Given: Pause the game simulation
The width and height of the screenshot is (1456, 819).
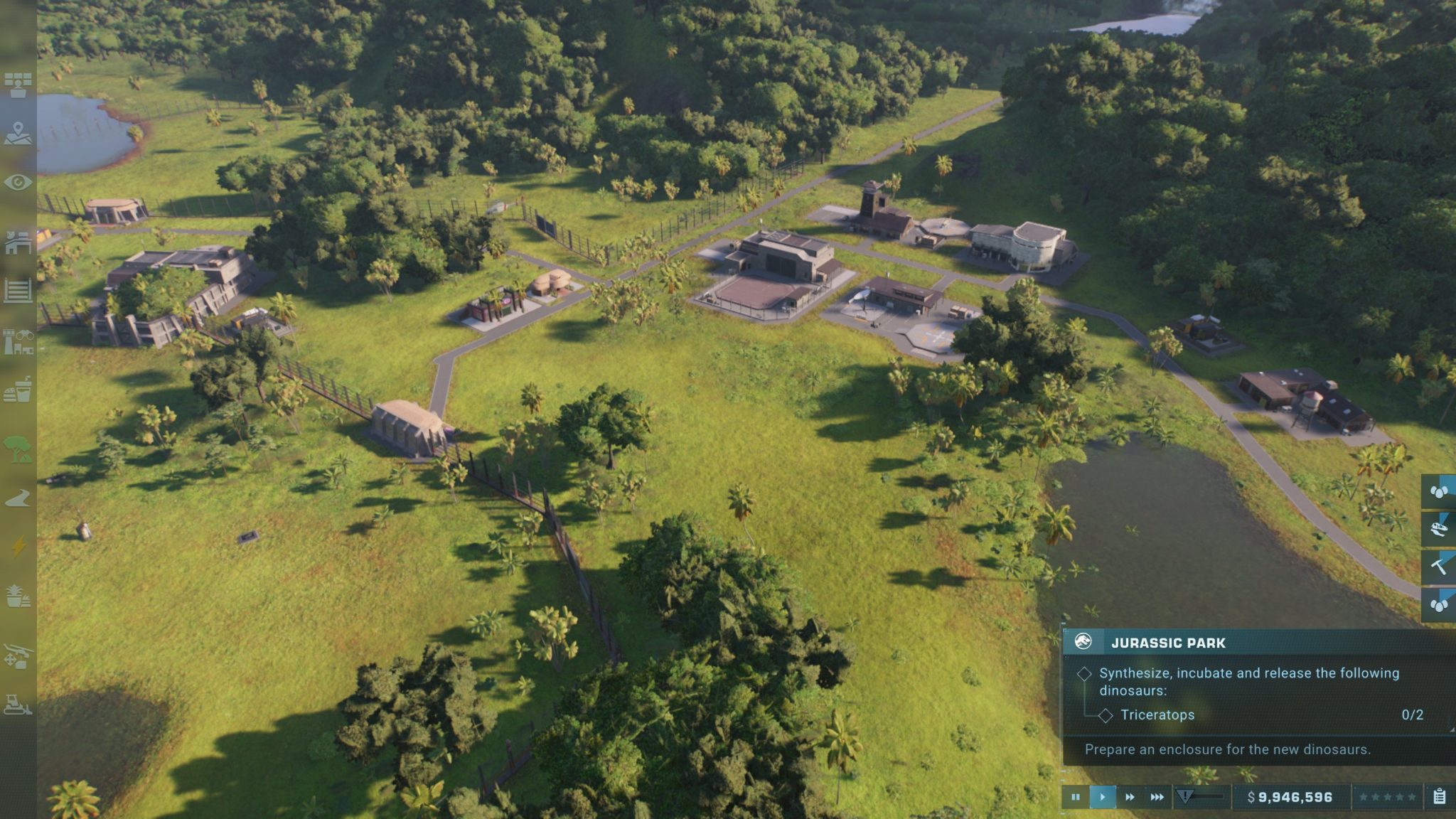Looking at the screenshot, I should click(x=1075, y=797).
